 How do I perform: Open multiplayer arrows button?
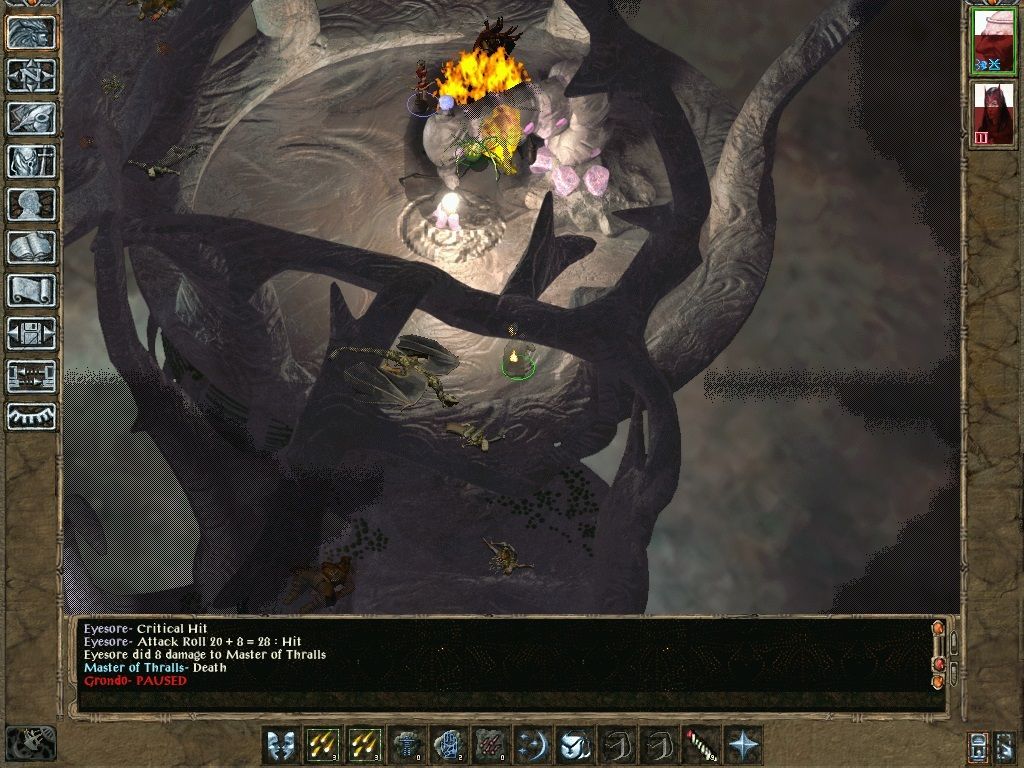[31, 376]
